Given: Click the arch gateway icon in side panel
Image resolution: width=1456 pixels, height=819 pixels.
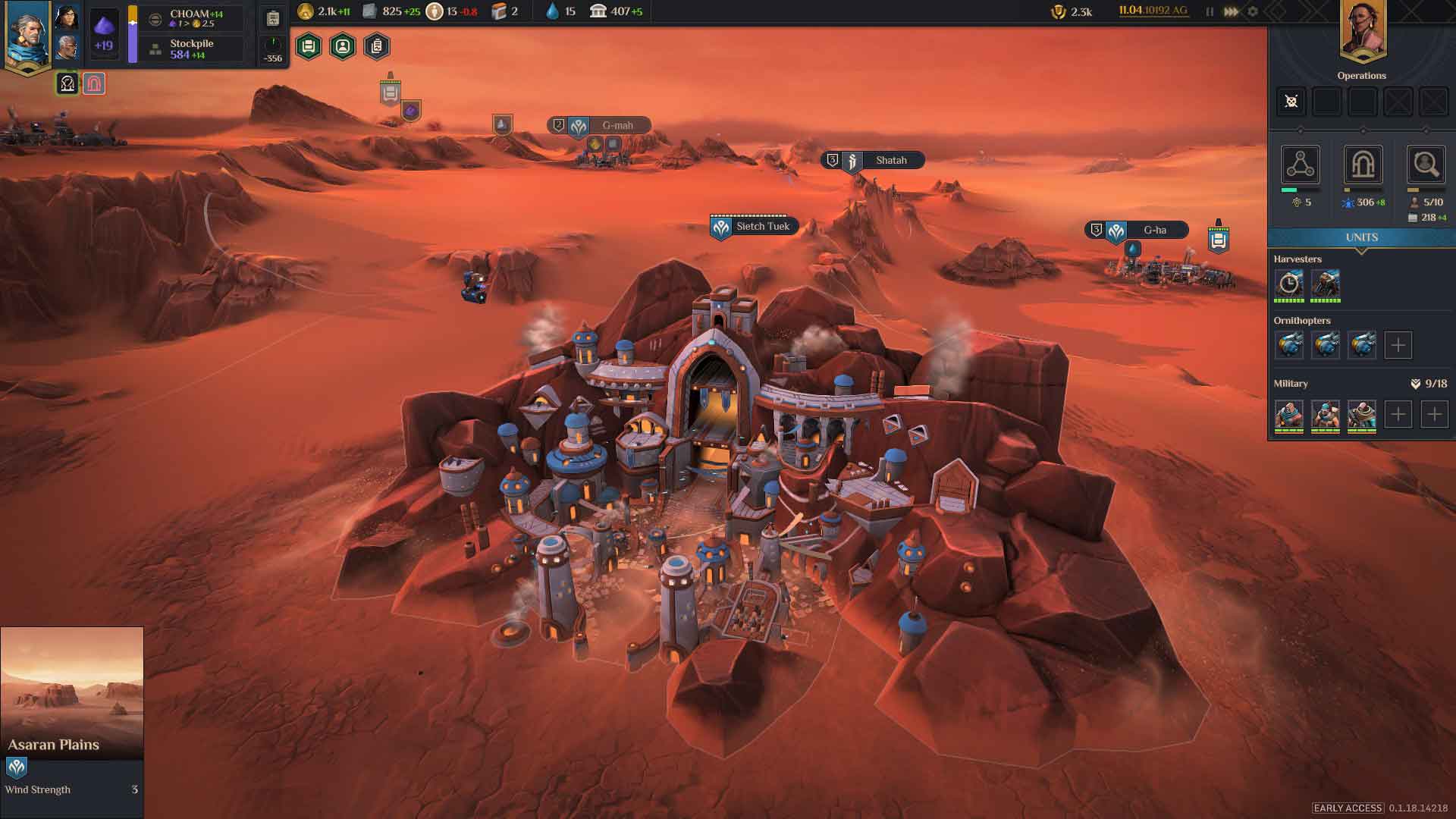Looking at the screenshot, I should pos(1363,165).
